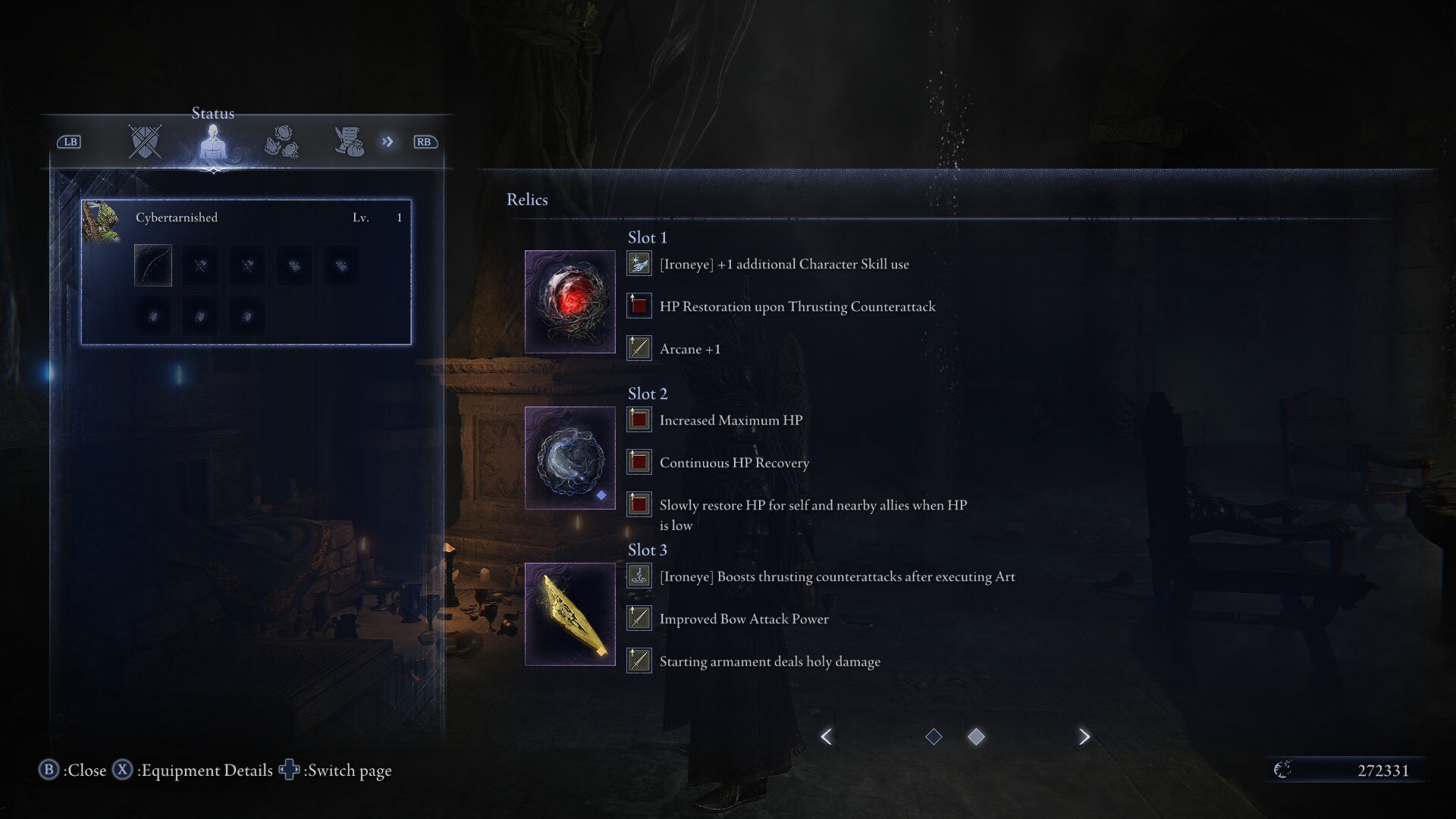Viewport: 1456px width, 819px height.
Task: Click the double-arrow next tabs button
Action: [388, 142]
